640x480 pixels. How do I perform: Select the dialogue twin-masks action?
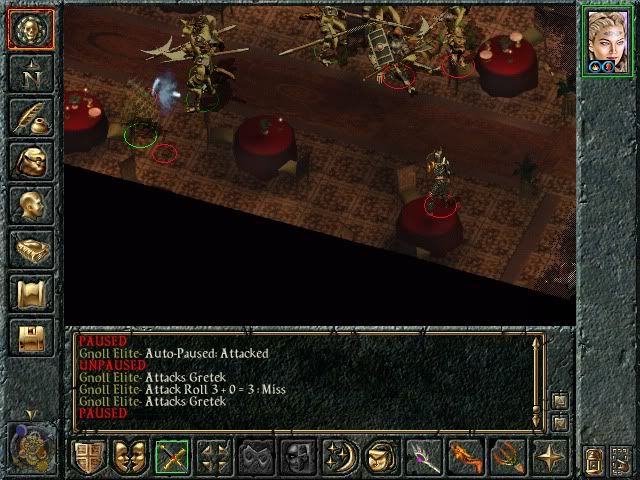pos(131,456)
